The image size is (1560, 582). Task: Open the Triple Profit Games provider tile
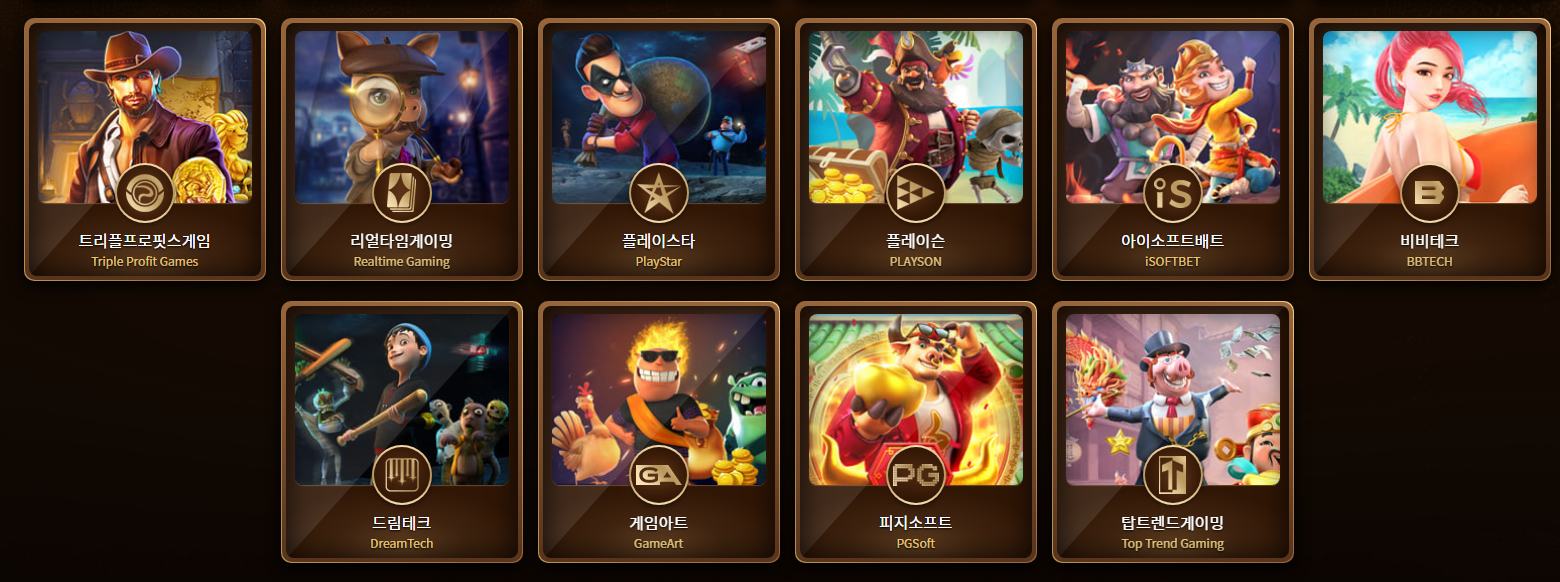click(x=145, y=149)
